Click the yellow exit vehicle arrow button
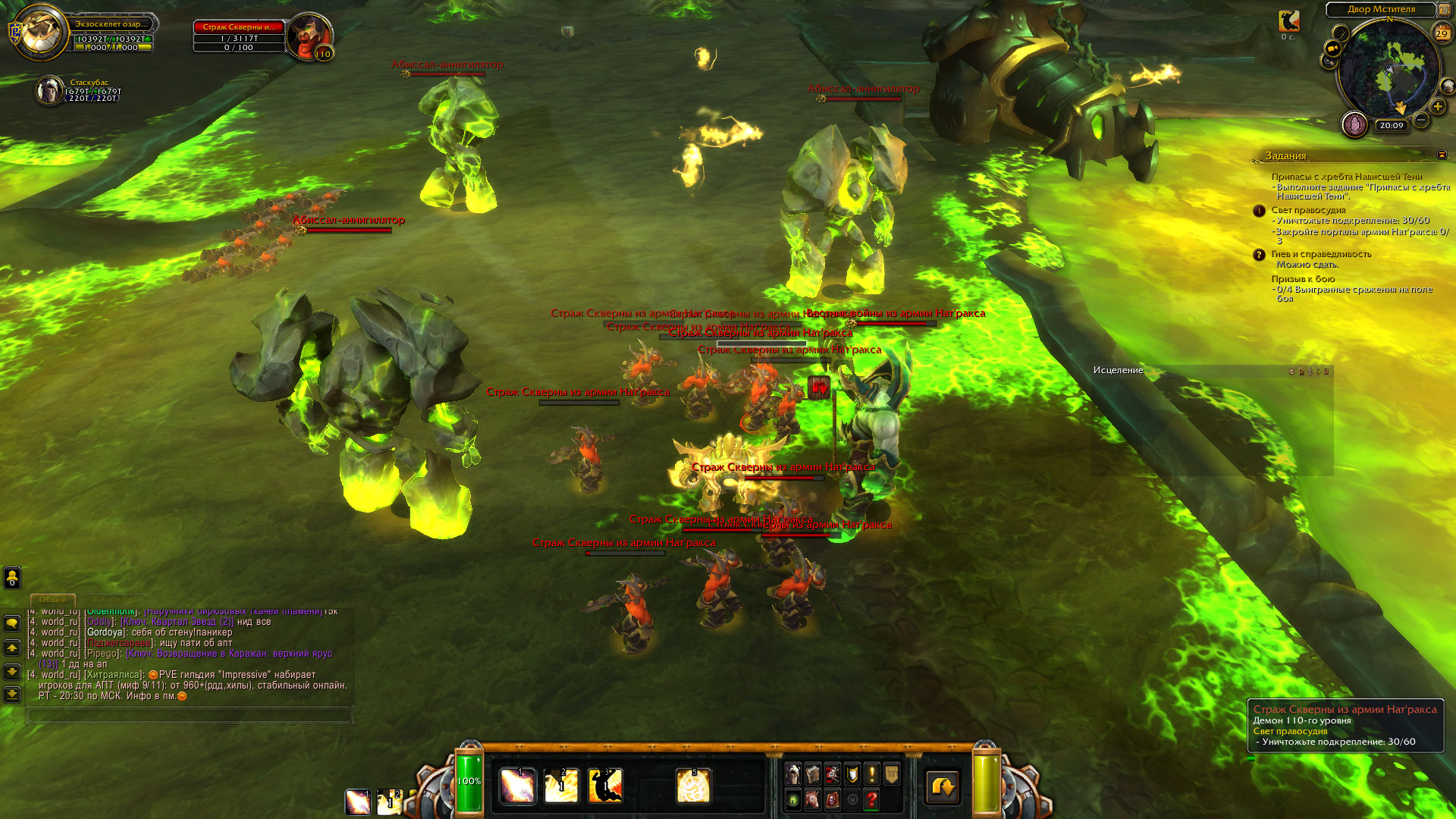1456x819 pixels. tap(943, 787)
